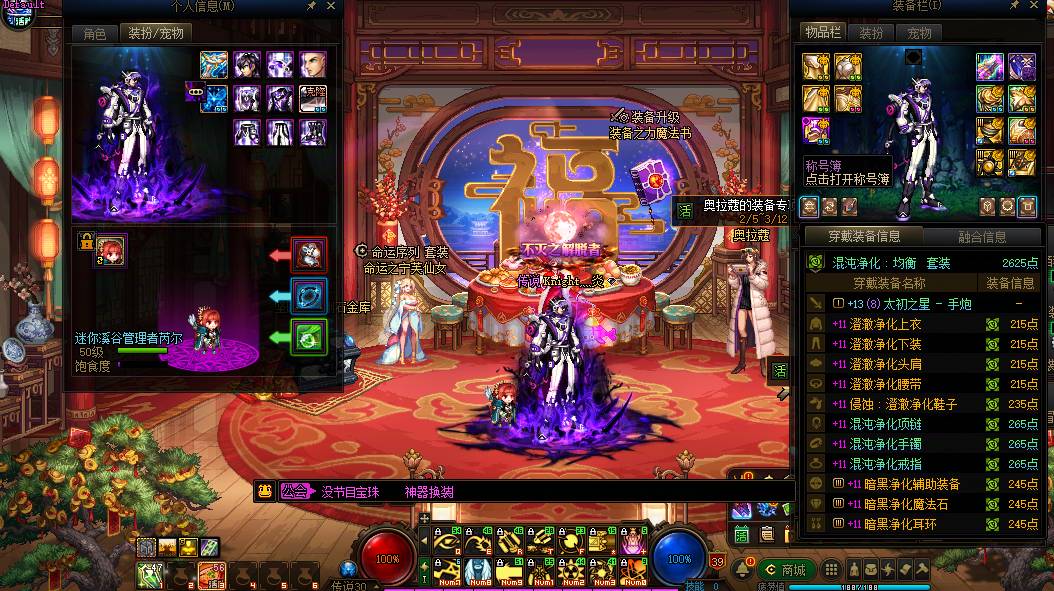Image resolution: width=1054 pixels, height=591 pixels.
Task: Open the 物品栏 tab
Action: (x=824, y=33)
